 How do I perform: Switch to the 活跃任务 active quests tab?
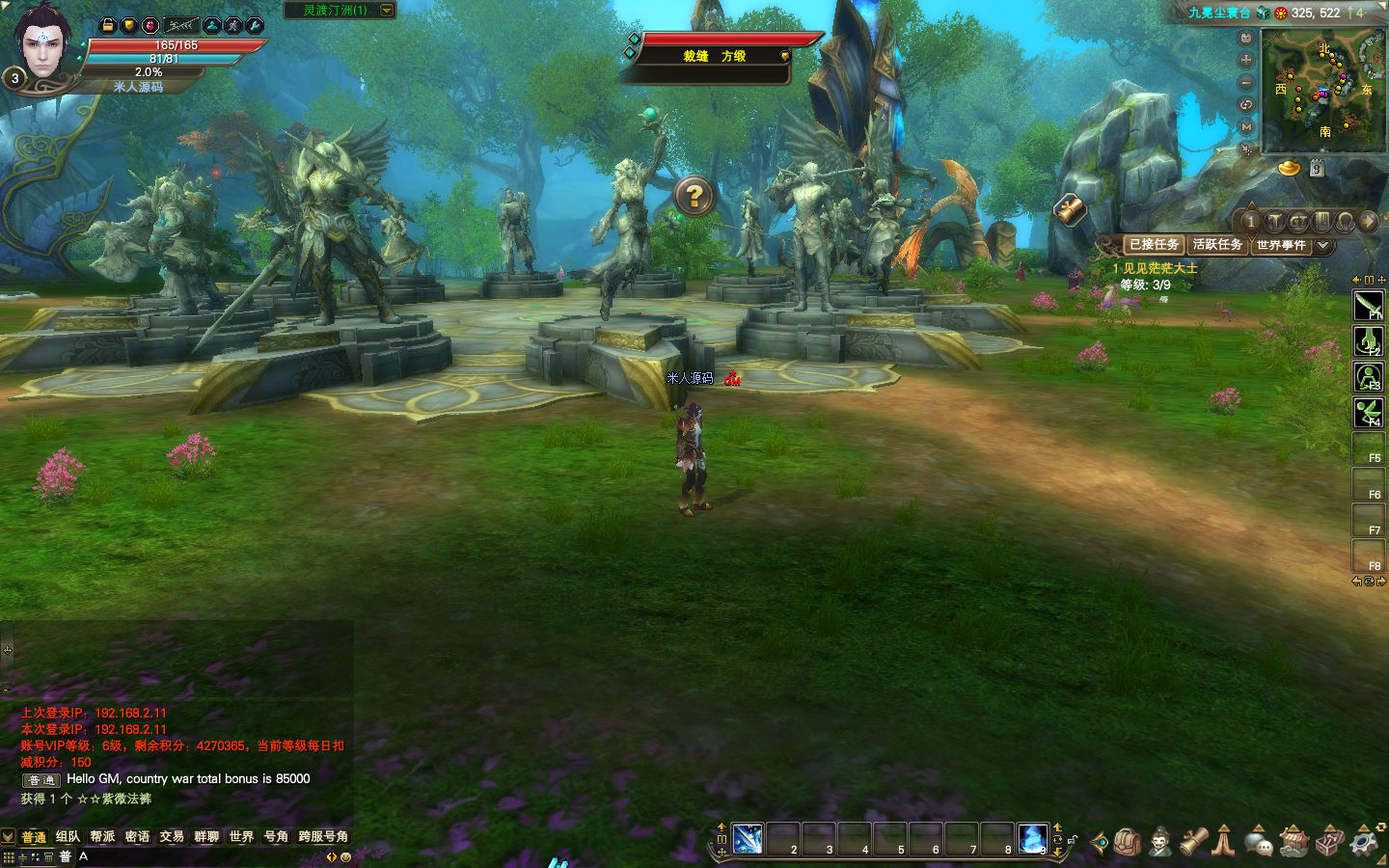click(1217, 245)
